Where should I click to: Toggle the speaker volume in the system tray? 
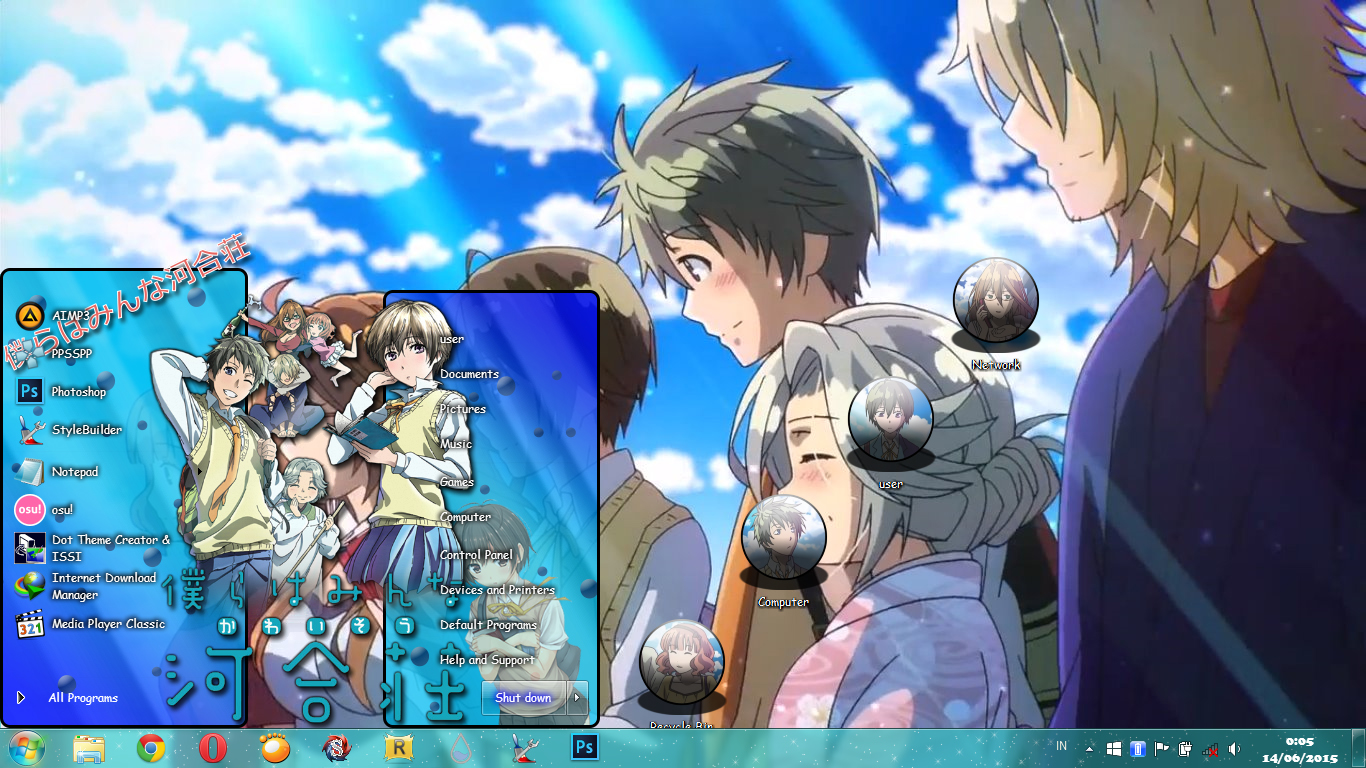(x=1234, y=749)
